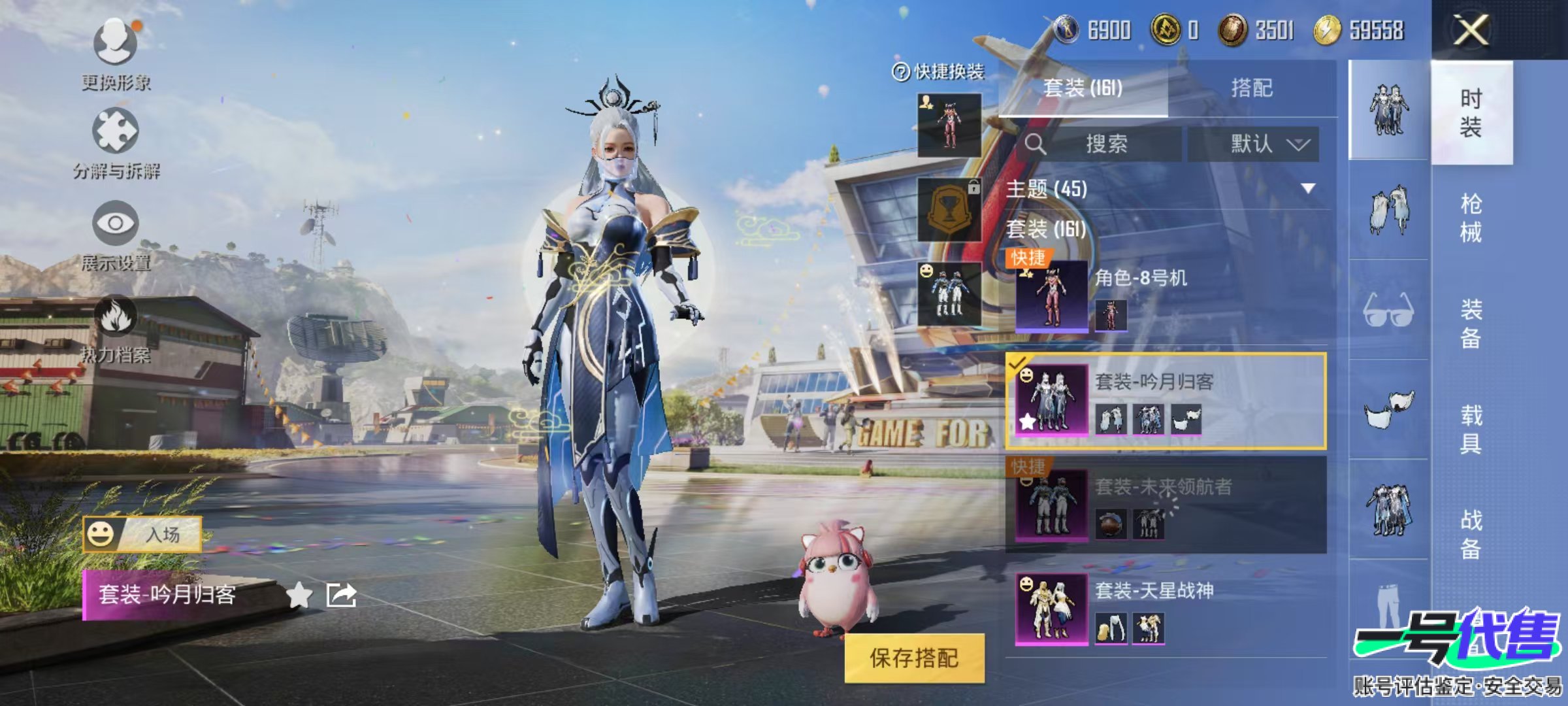Open the 默认 sort dropdown
This screenshot has height=706, width=1568.
(x=1252, y=144)
